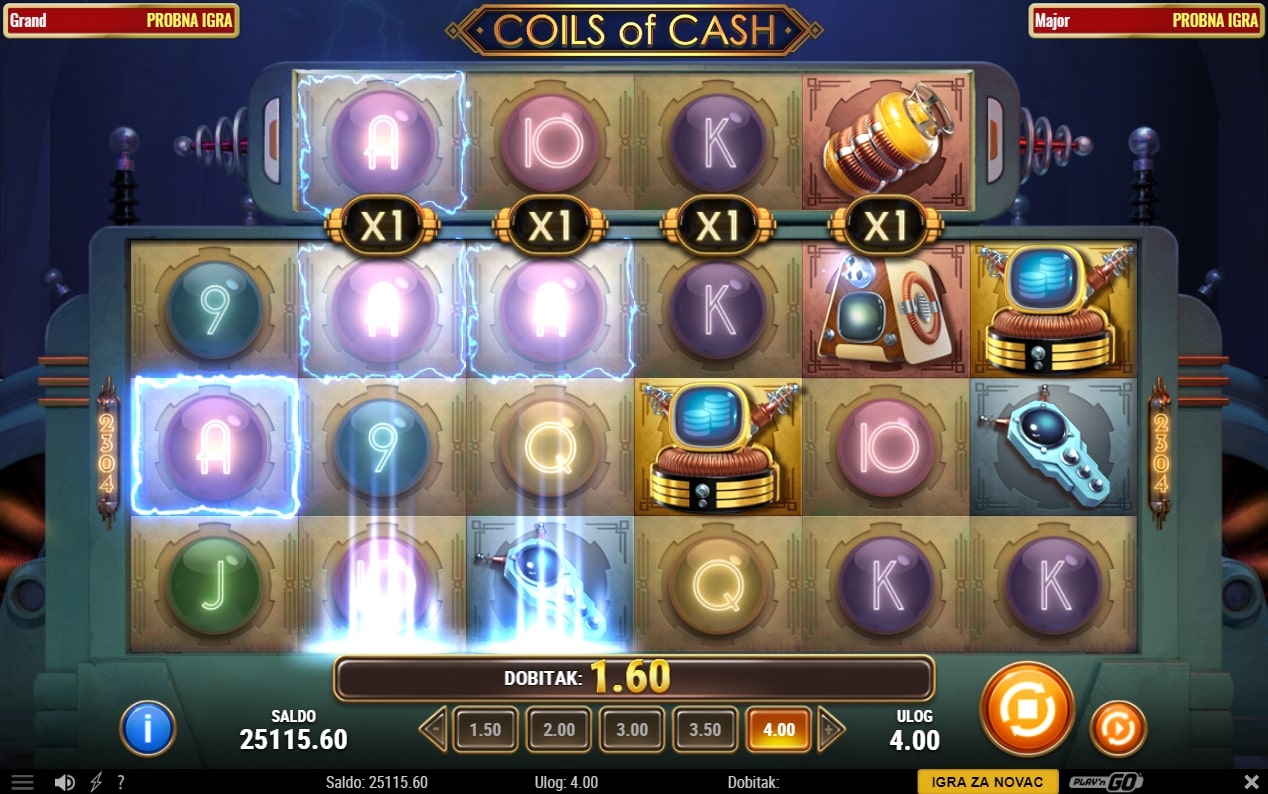
Task: Toggle sound with the speaker icon
Action: click(65, 782)
